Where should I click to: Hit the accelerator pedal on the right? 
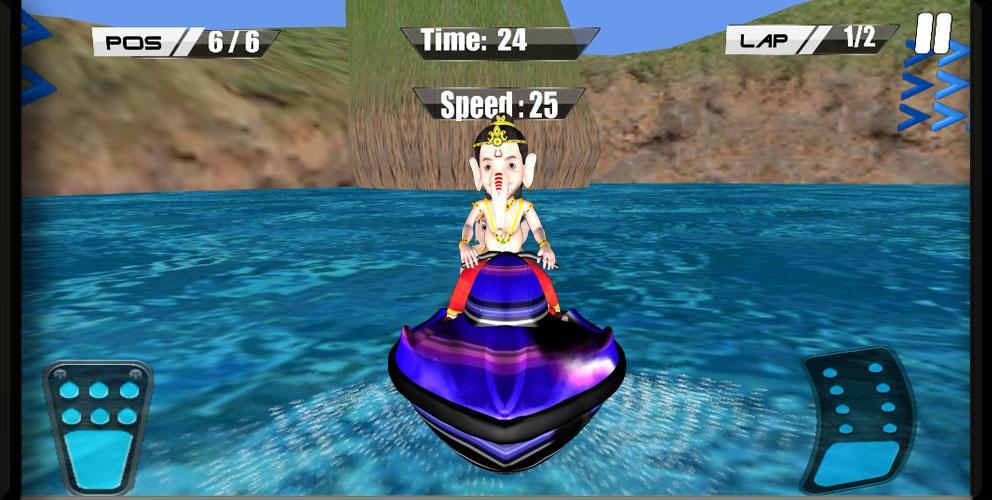858,419
